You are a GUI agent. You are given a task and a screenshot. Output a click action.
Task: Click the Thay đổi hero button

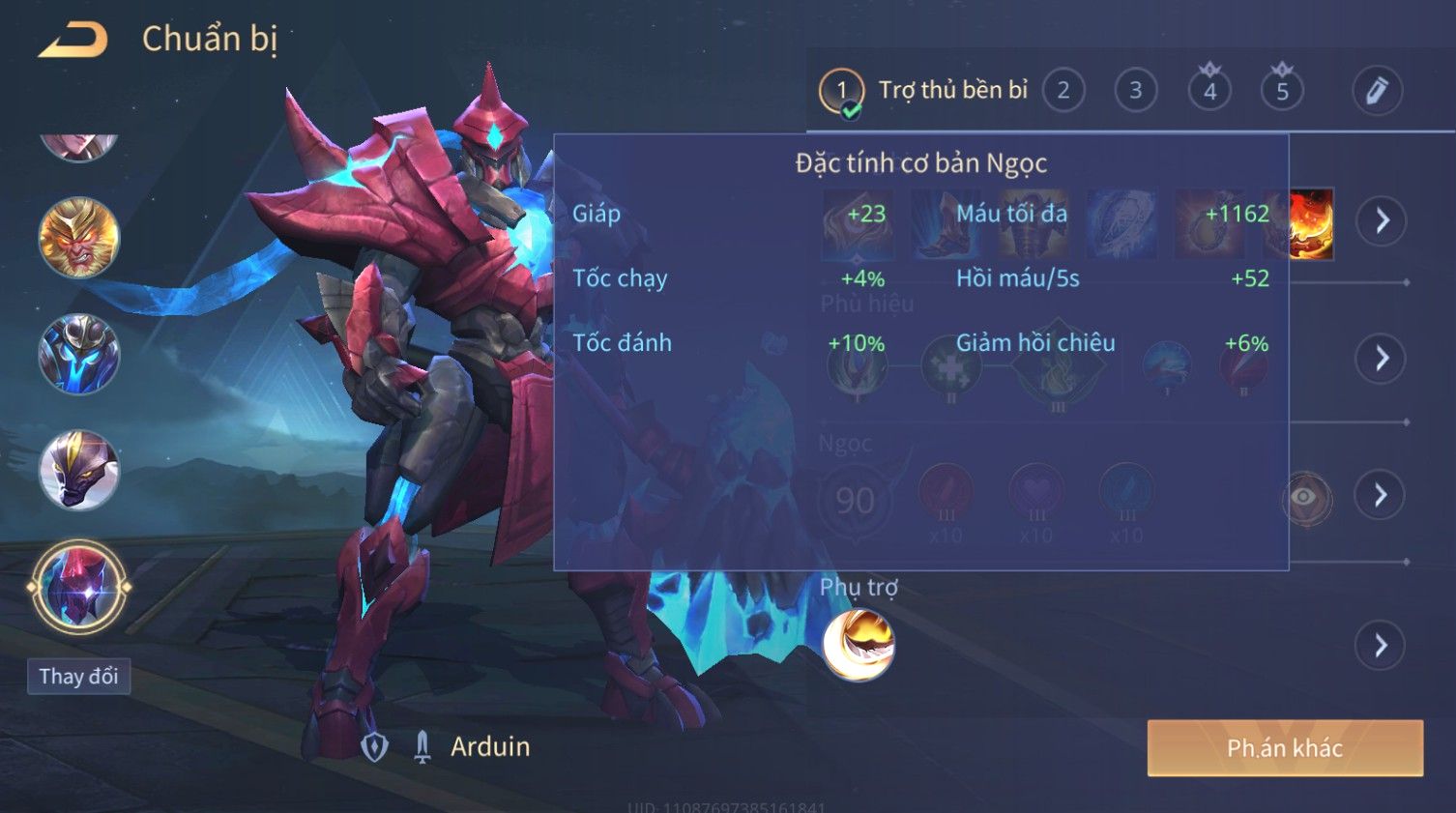(78, 676)
